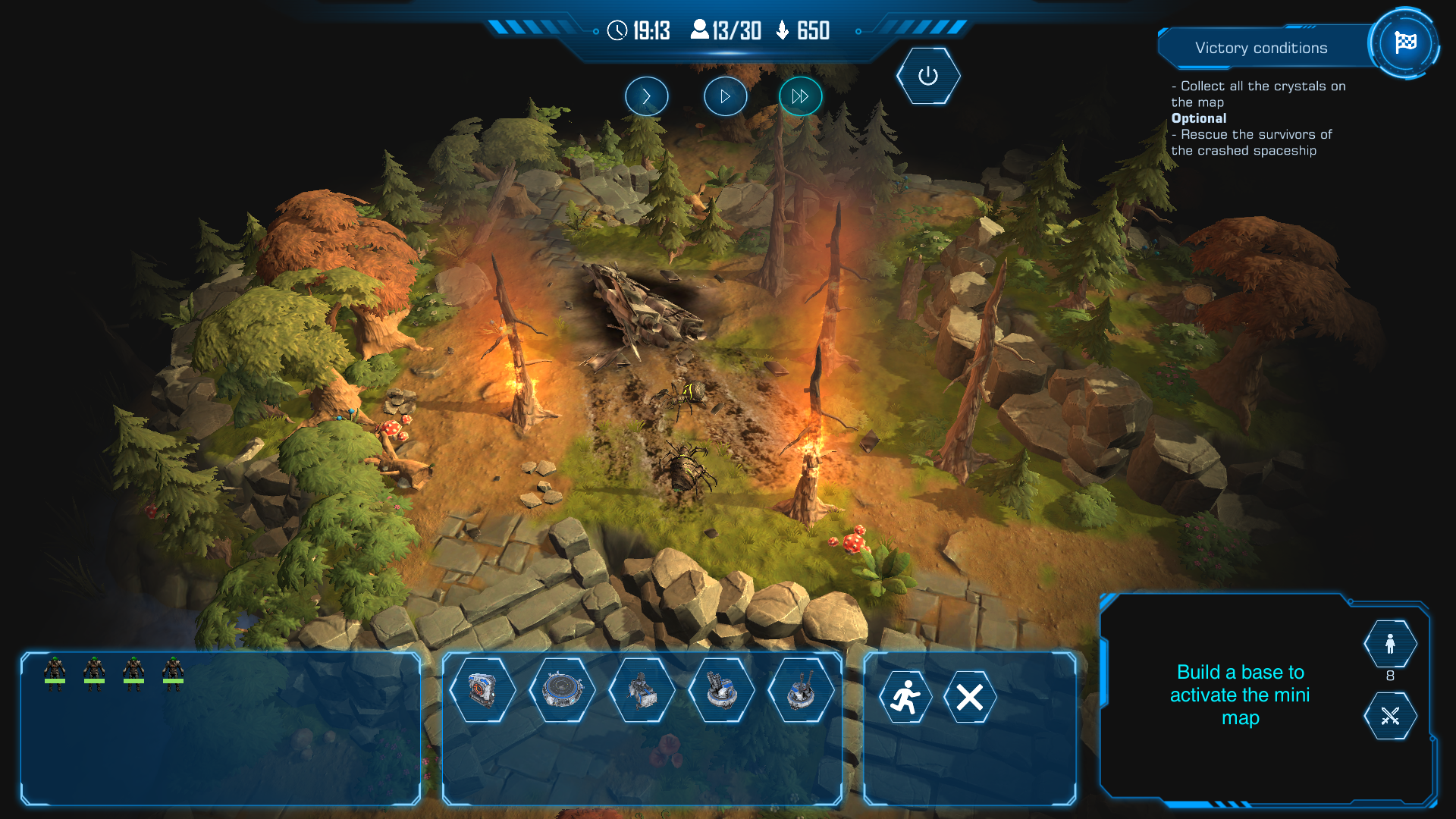Select the circular platform base building
Viewport: 1456px width, 819px height.
tap(562, 691)
